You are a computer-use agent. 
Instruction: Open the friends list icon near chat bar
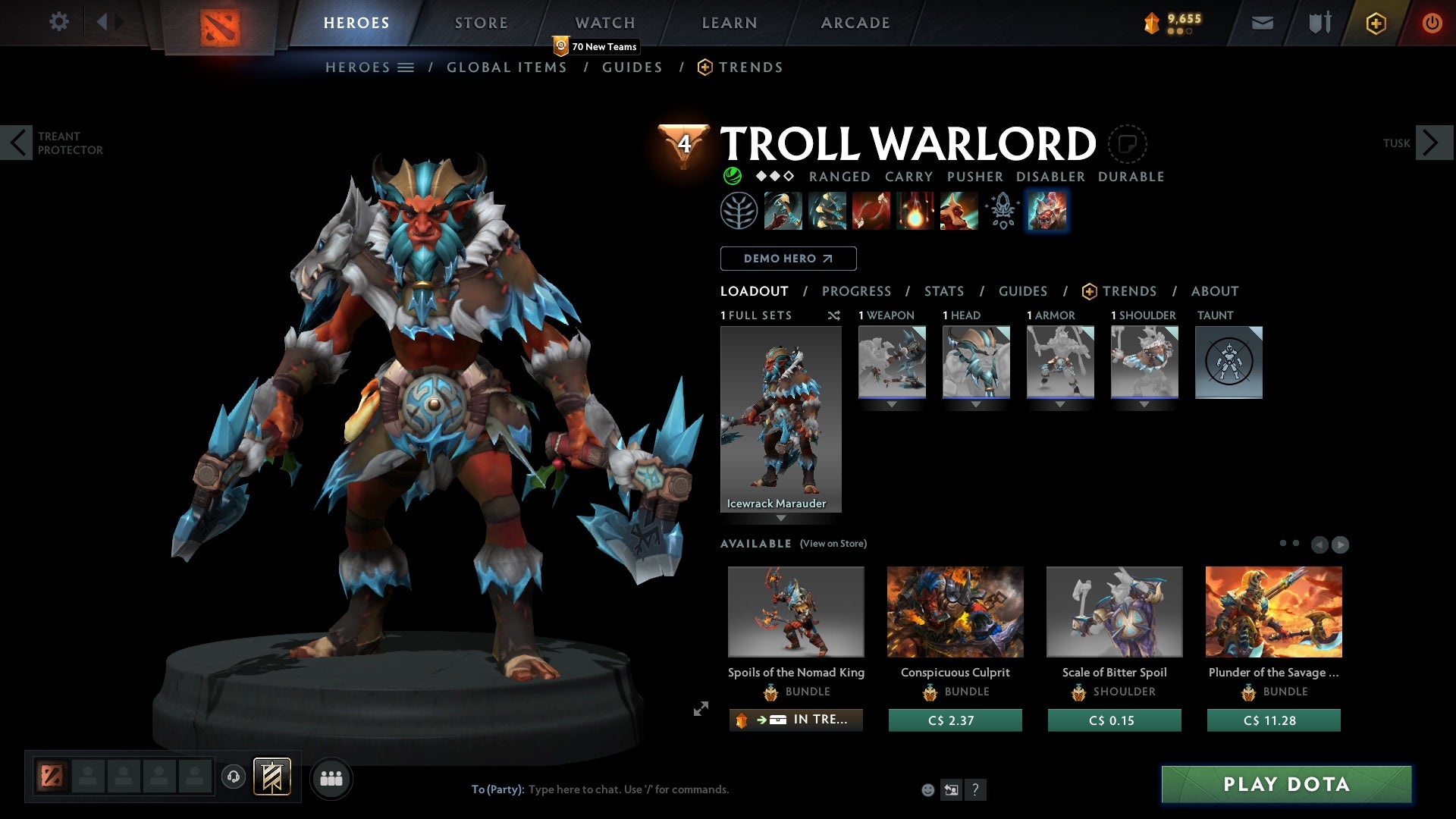pos(331,778)
